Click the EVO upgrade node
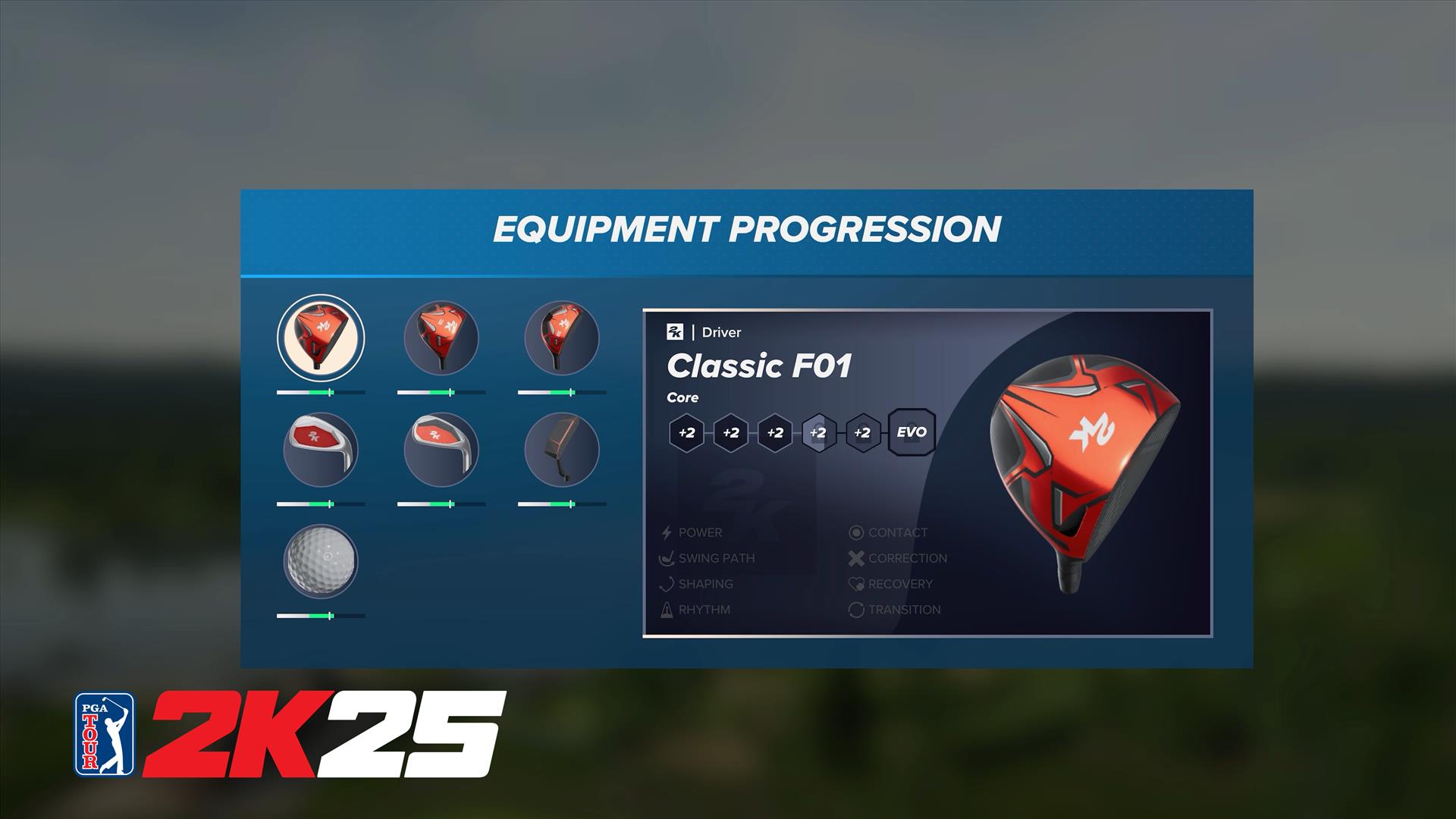This screenshot has width=1456, height=819. [911, 432]
